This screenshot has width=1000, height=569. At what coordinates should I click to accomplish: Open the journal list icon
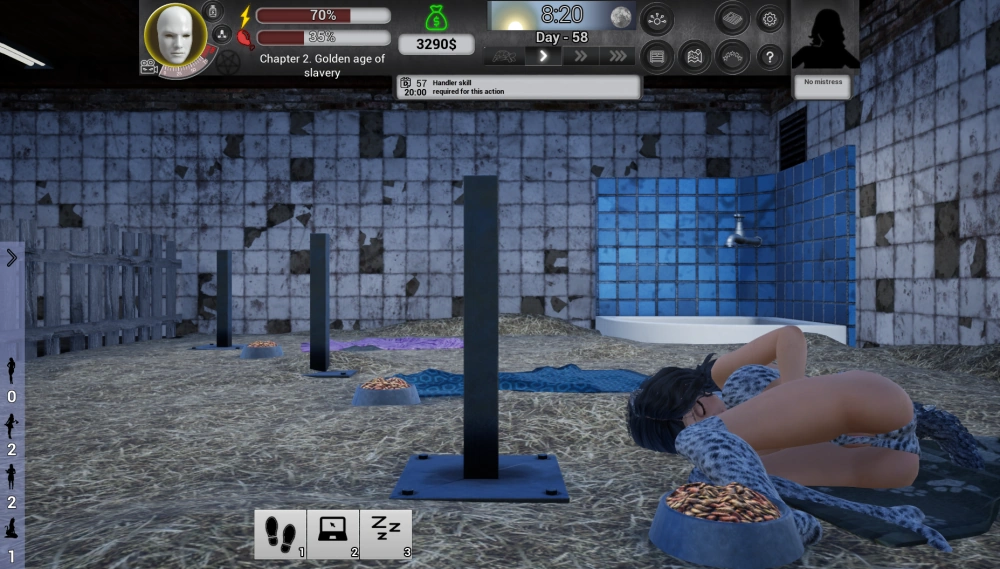coord(656,57)
